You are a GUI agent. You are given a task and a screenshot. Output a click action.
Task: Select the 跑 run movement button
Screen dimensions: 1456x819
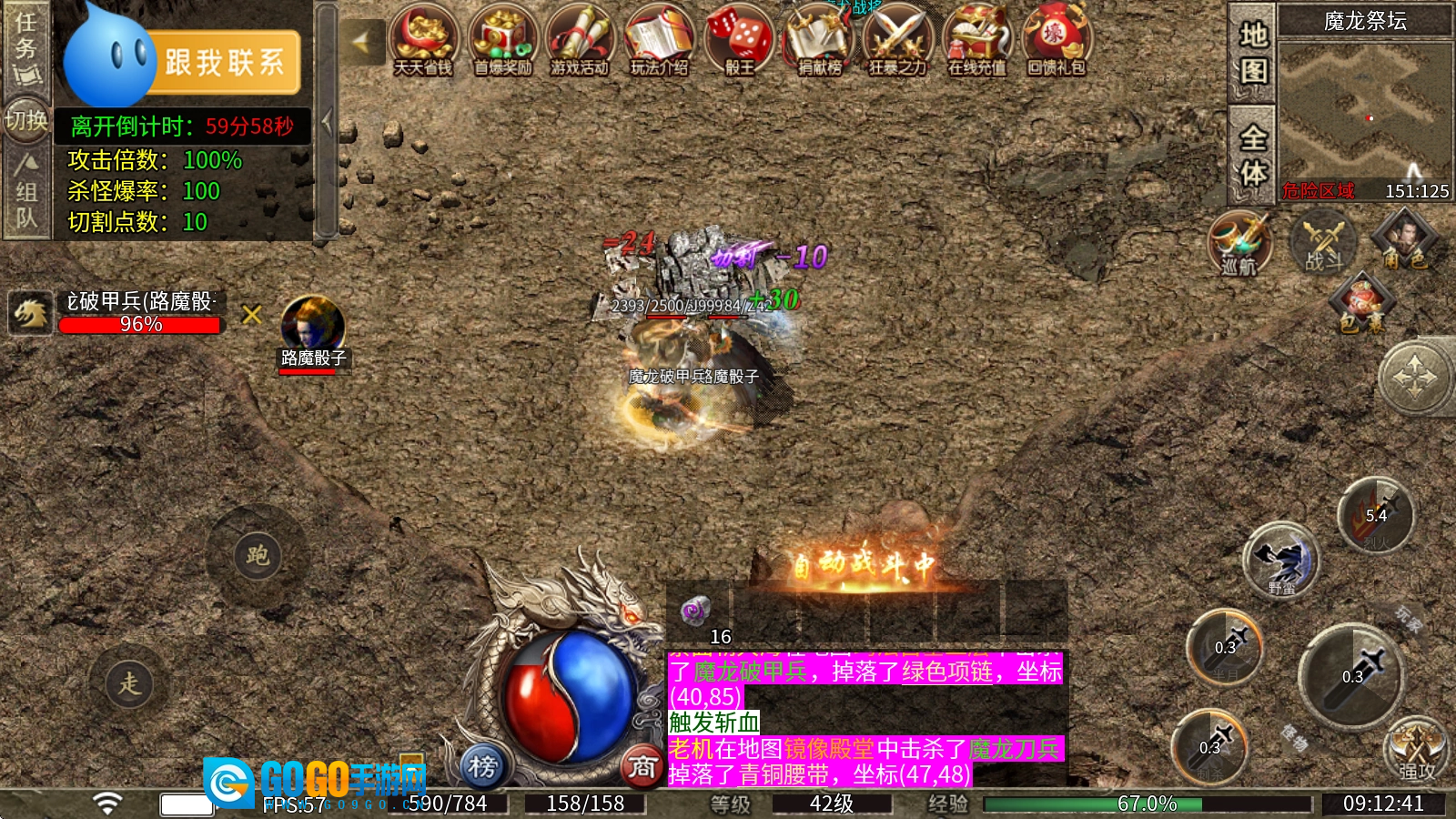tap(257, 555)
